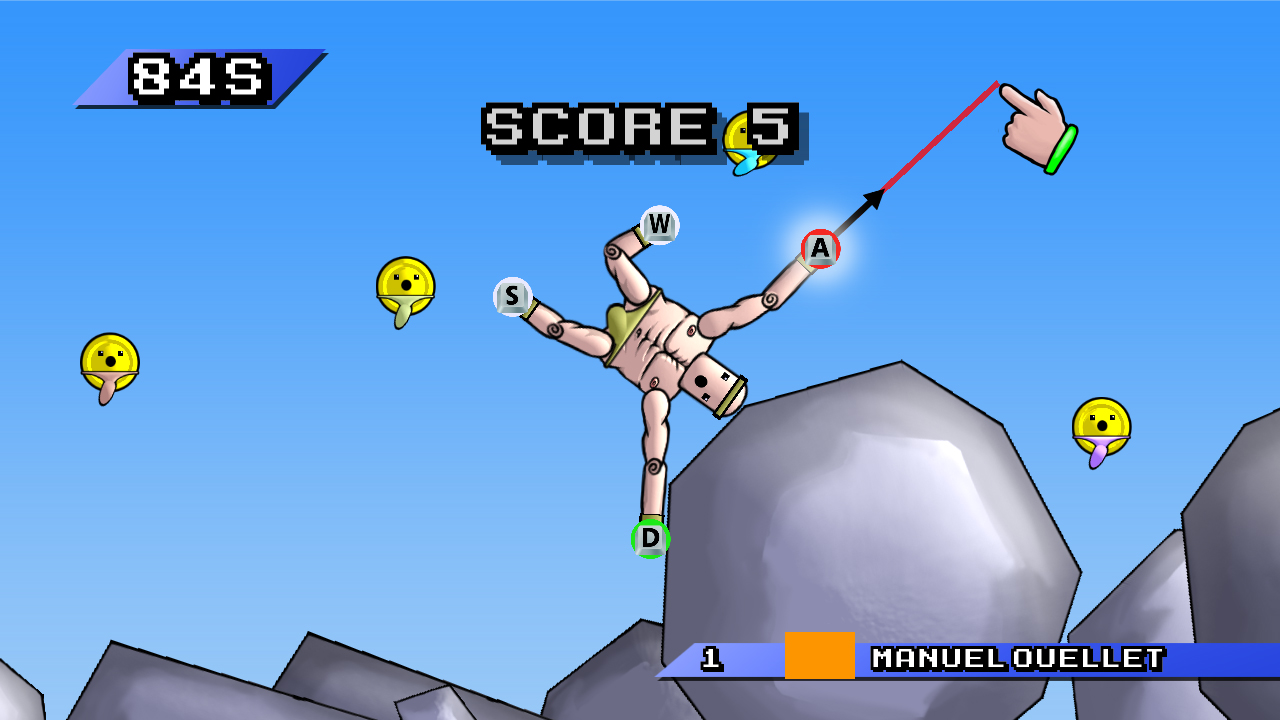
Task: Click the D-key foot grip icon
Action: point(650,540)
